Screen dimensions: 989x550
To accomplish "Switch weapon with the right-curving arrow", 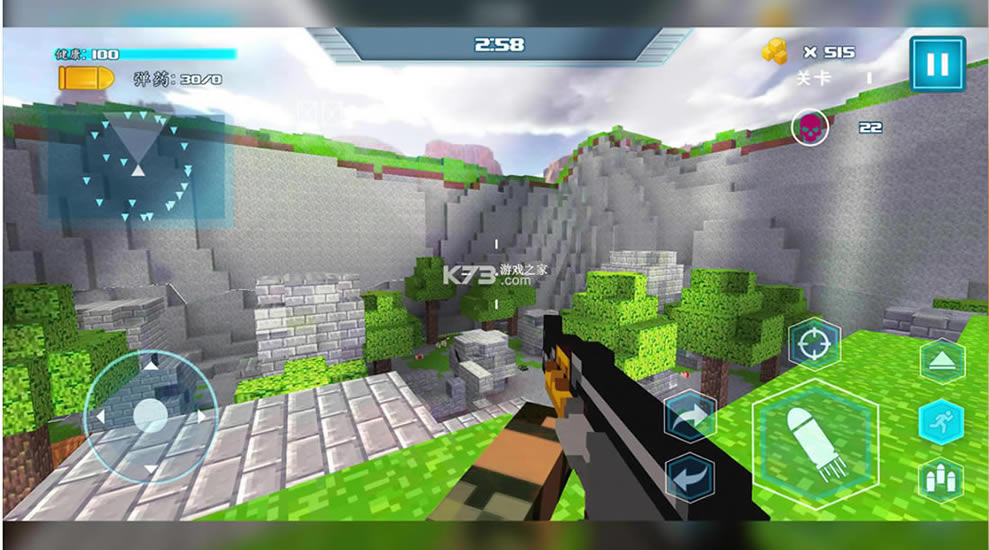I will pos(690,416).
